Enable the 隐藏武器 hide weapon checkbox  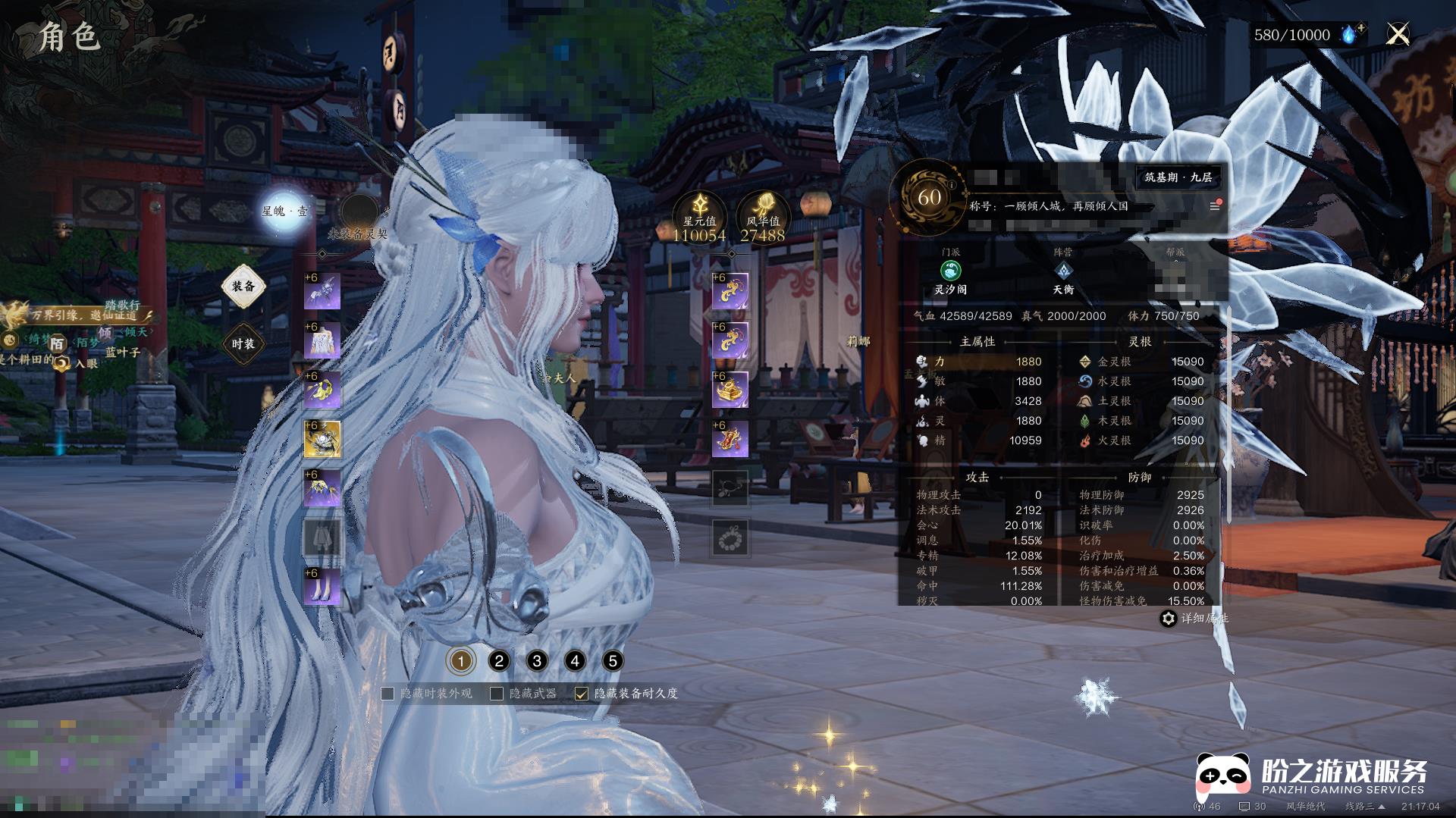tap(497, 694)
